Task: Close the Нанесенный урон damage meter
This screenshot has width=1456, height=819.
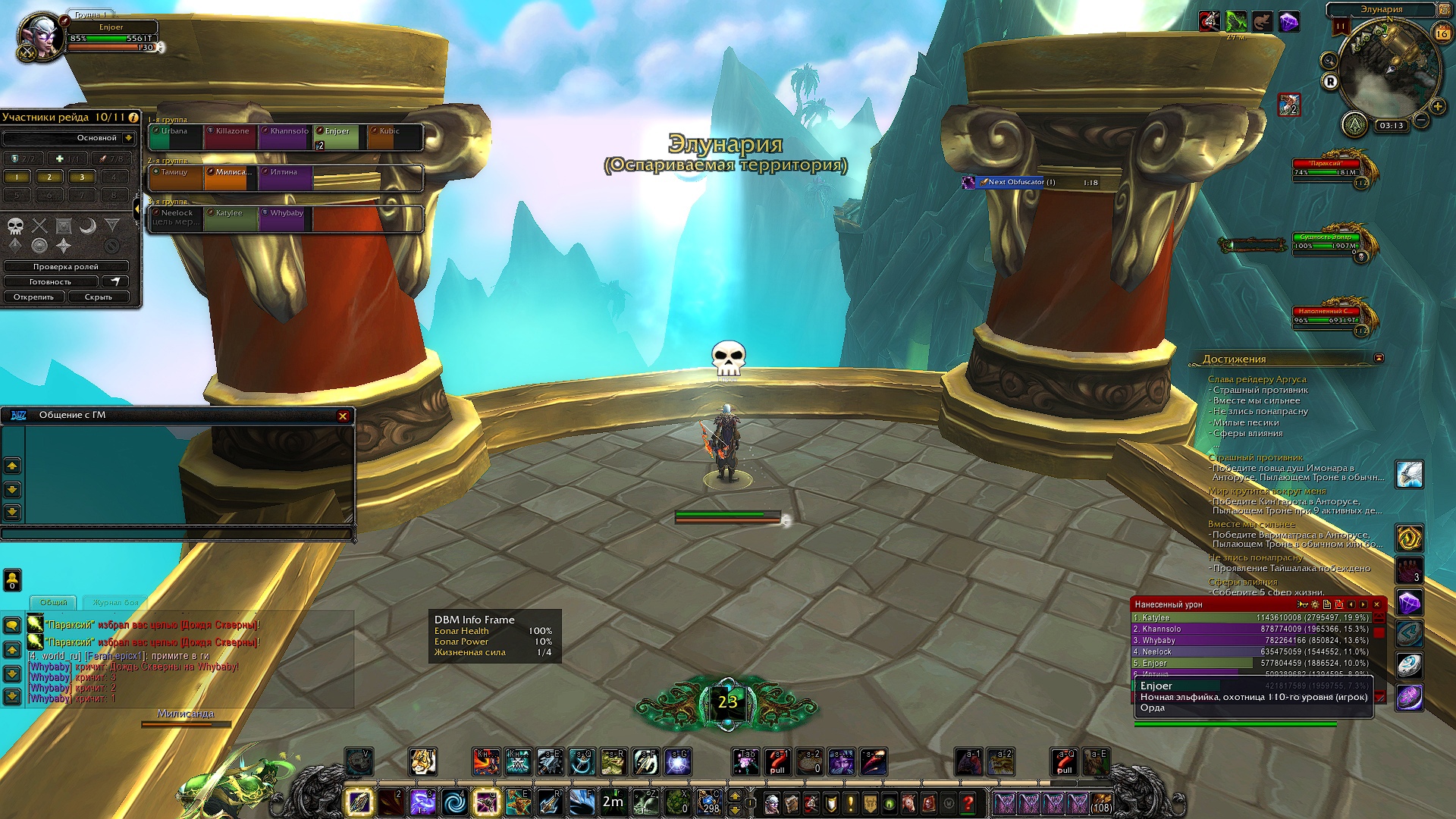Action: 1376,604
